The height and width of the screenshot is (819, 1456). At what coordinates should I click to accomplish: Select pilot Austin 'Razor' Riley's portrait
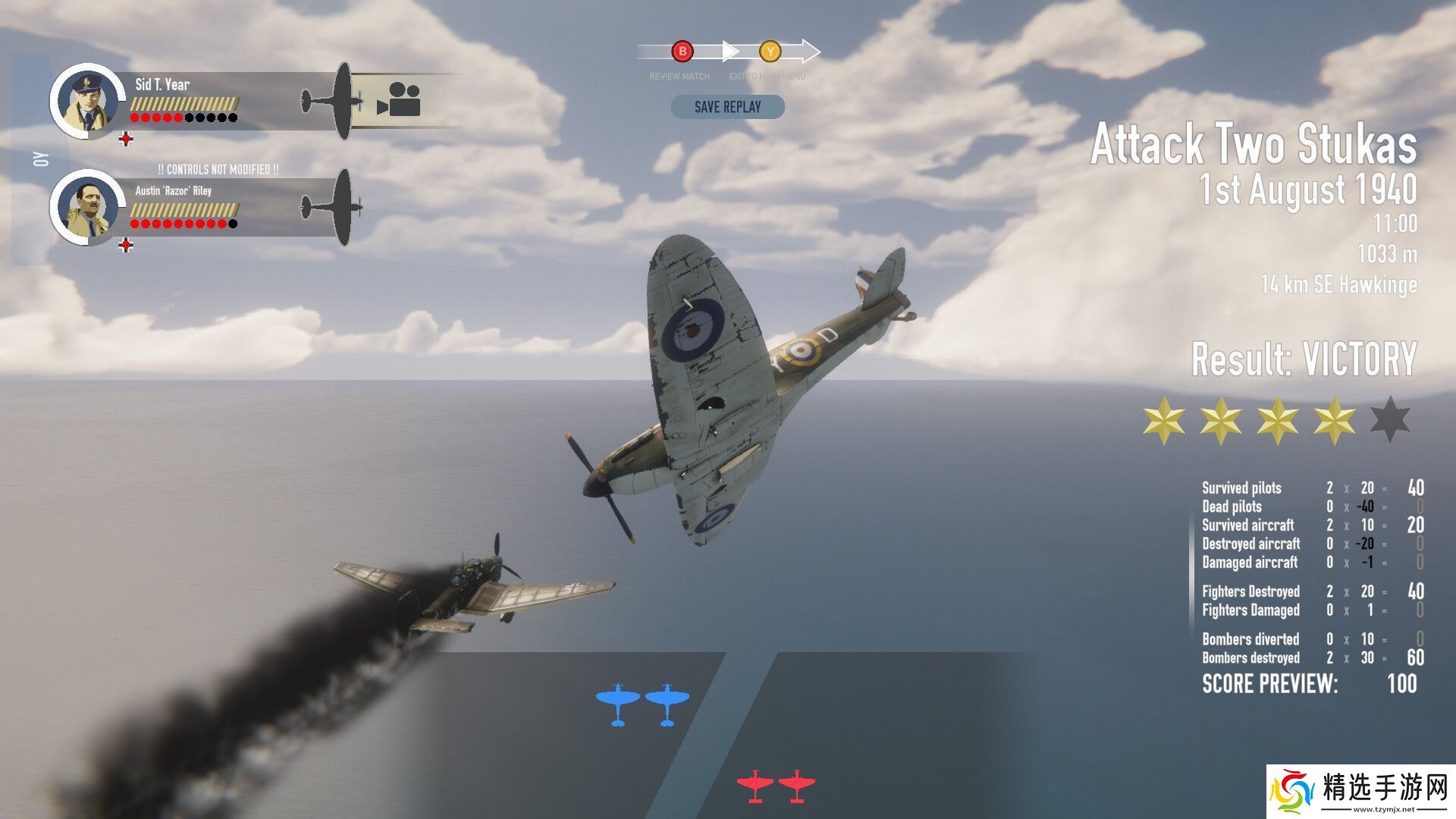click(88, 207)
